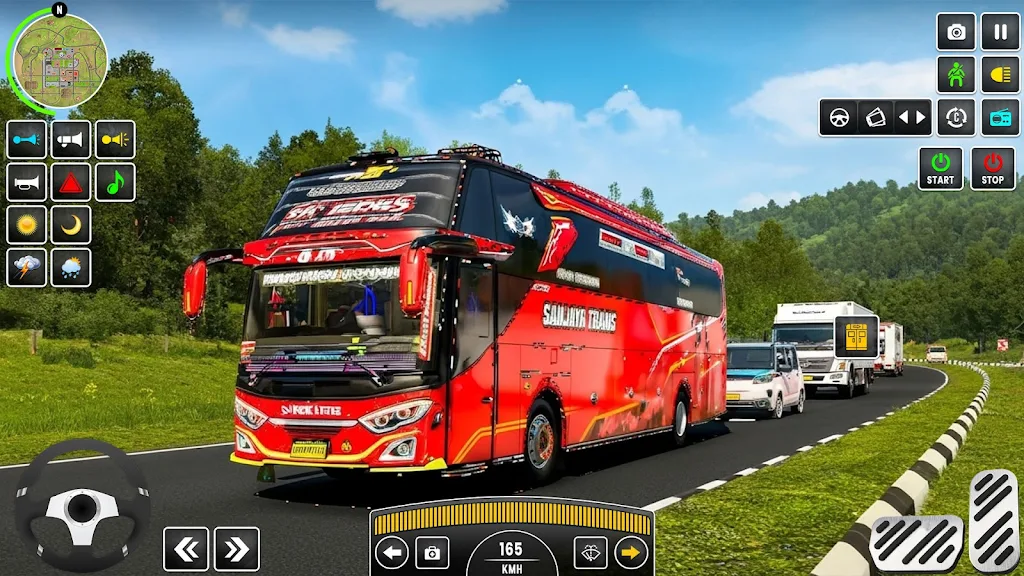Screen dimensions: 1024x576
Task: Start the engine with START button
Action: click(x=941, y=168)
